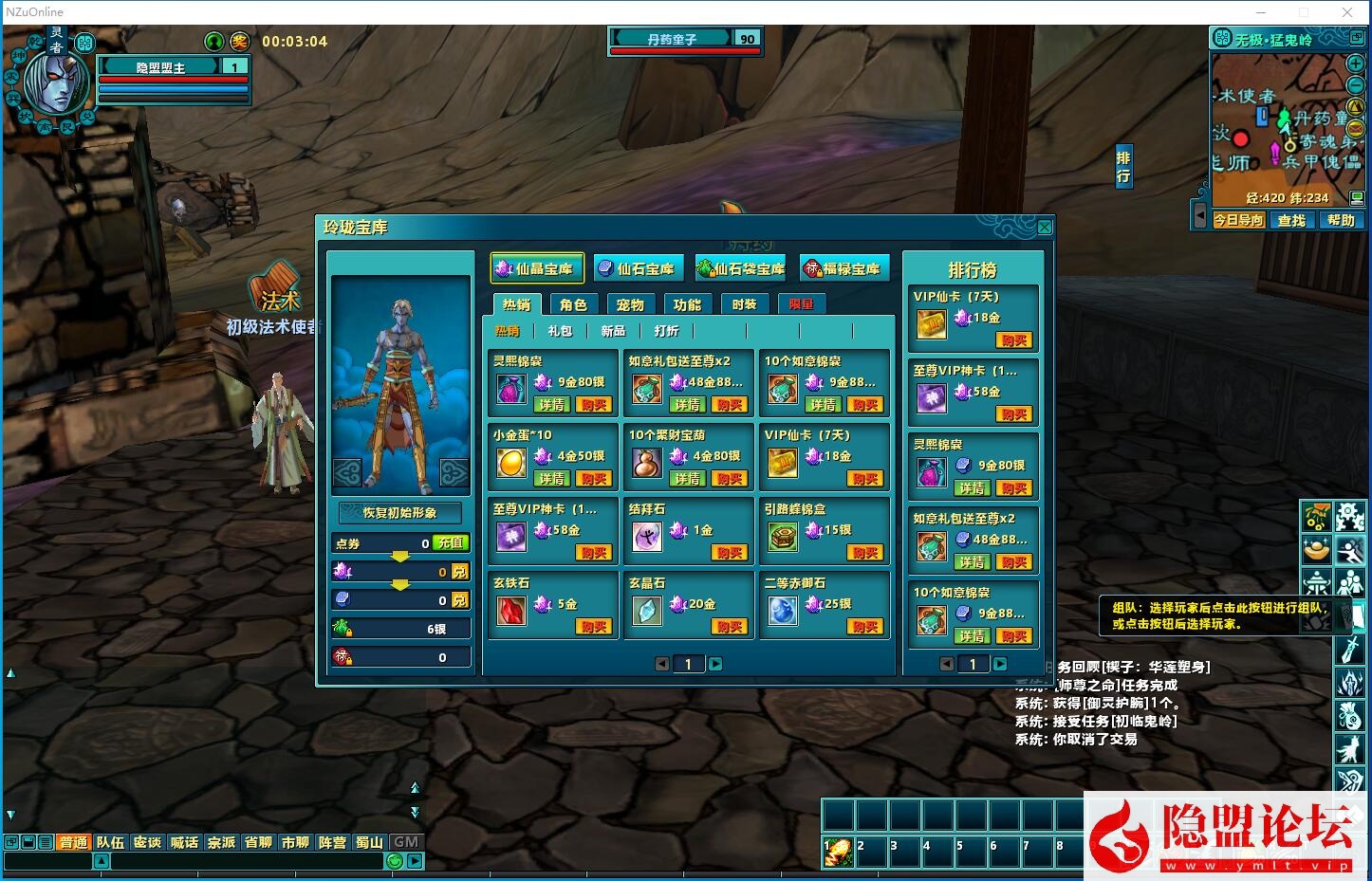Viewport: 1372px width, 881px height.
Task: Select the 宗派 chat channel
Action: [221, 842]
